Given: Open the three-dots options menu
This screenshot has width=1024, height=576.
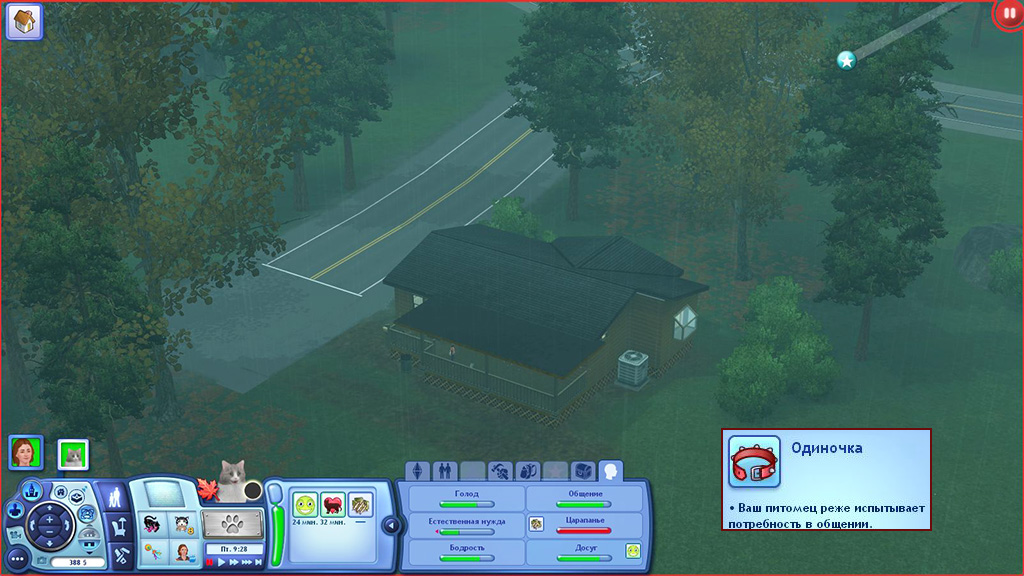Looking at the screenshot, I should click(x=17, y=558).
